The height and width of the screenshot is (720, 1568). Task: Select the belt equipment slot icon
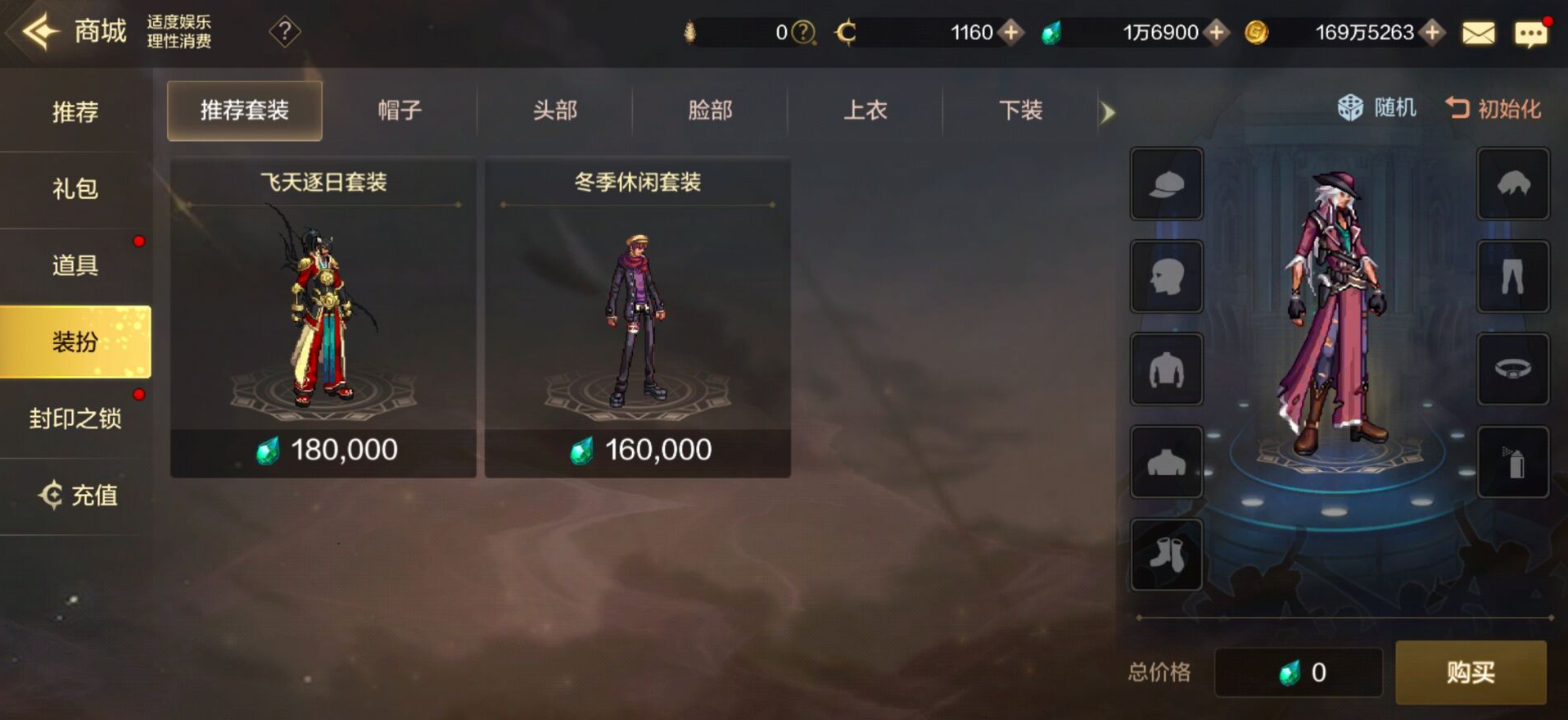tap(1512, 369)
